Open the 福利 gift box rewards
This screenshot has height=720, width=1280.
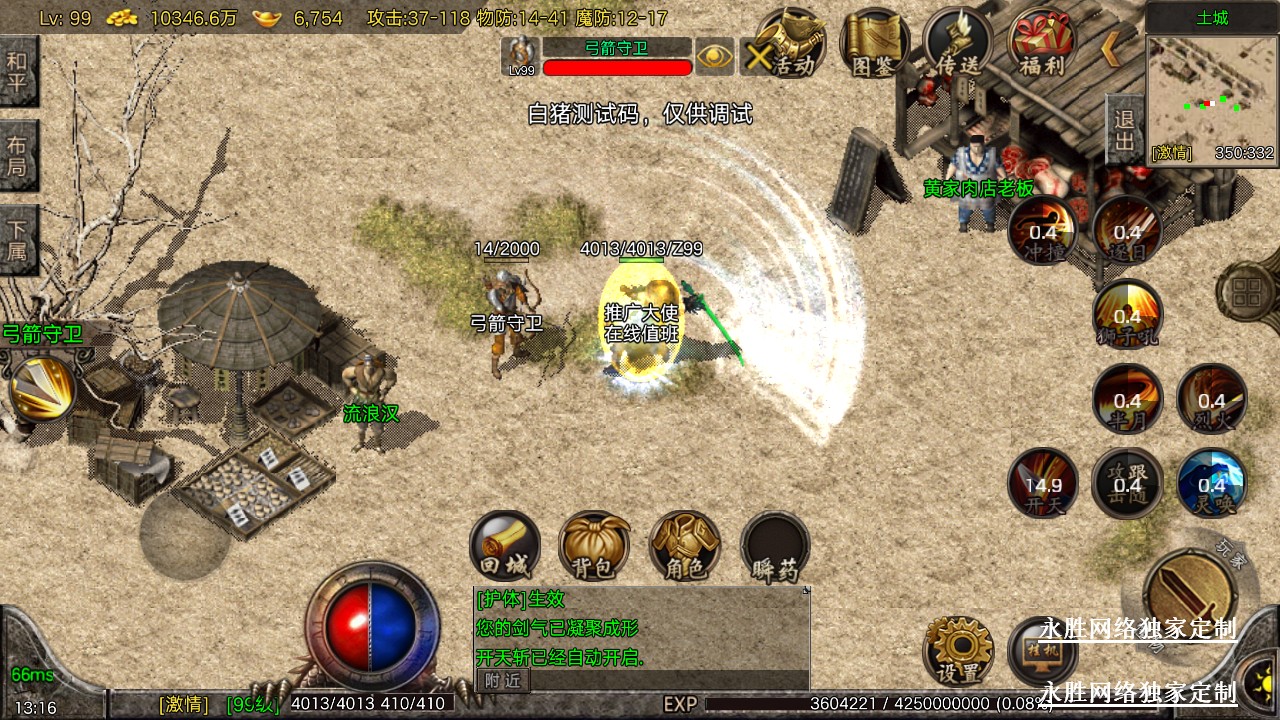tap(1041, 44)
